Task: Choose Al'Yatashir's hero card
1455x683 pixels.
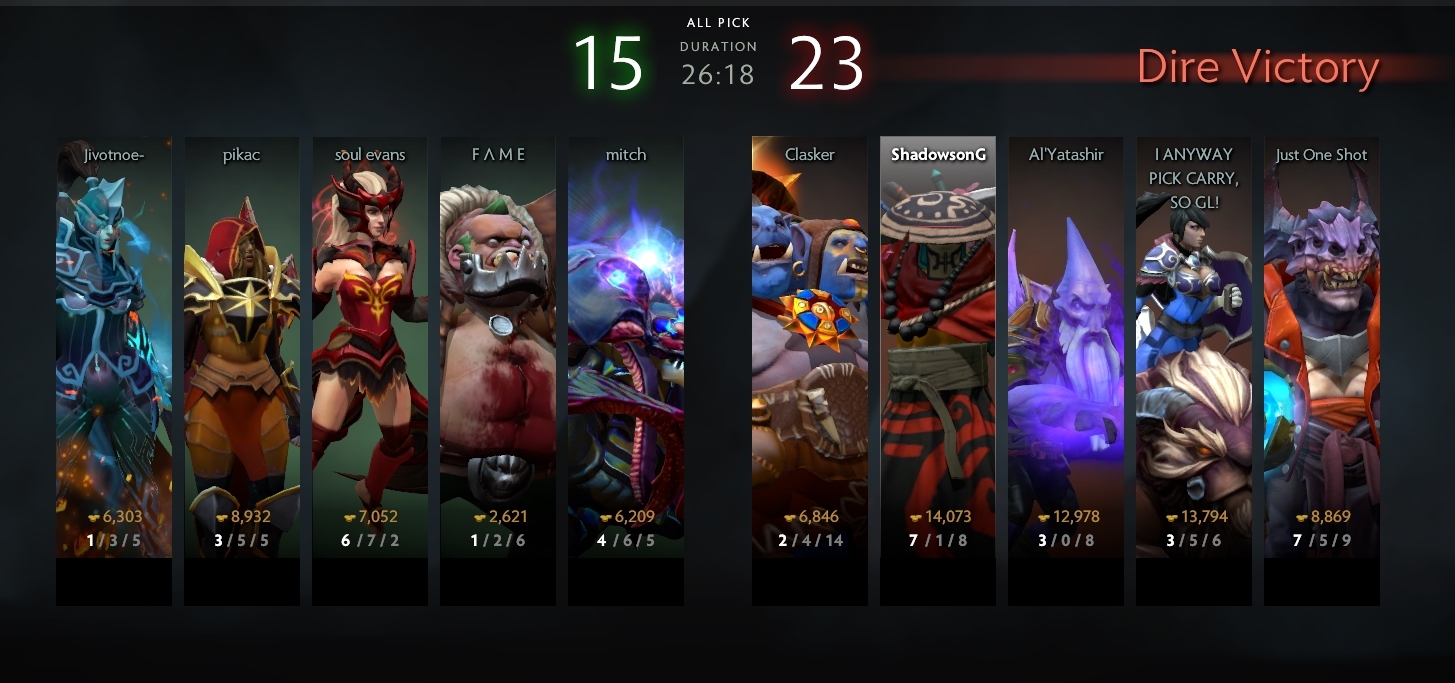Action: tap(1066, 345)
